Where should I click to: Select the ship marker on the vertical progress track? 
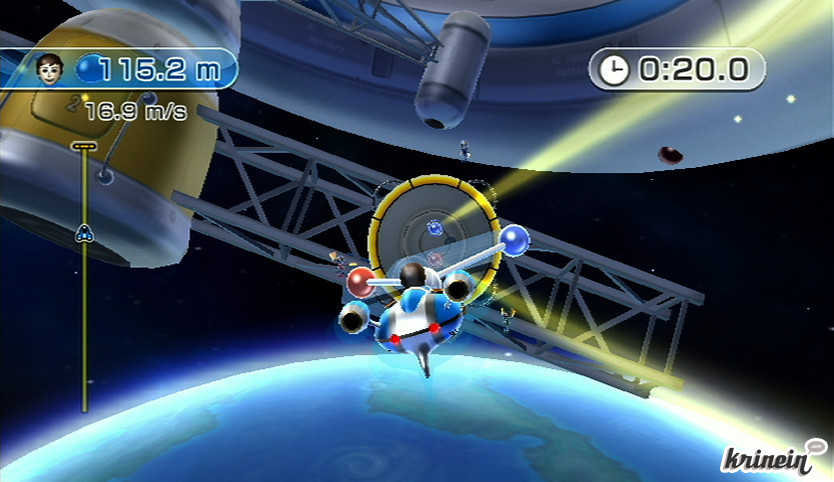click(84, 233)
